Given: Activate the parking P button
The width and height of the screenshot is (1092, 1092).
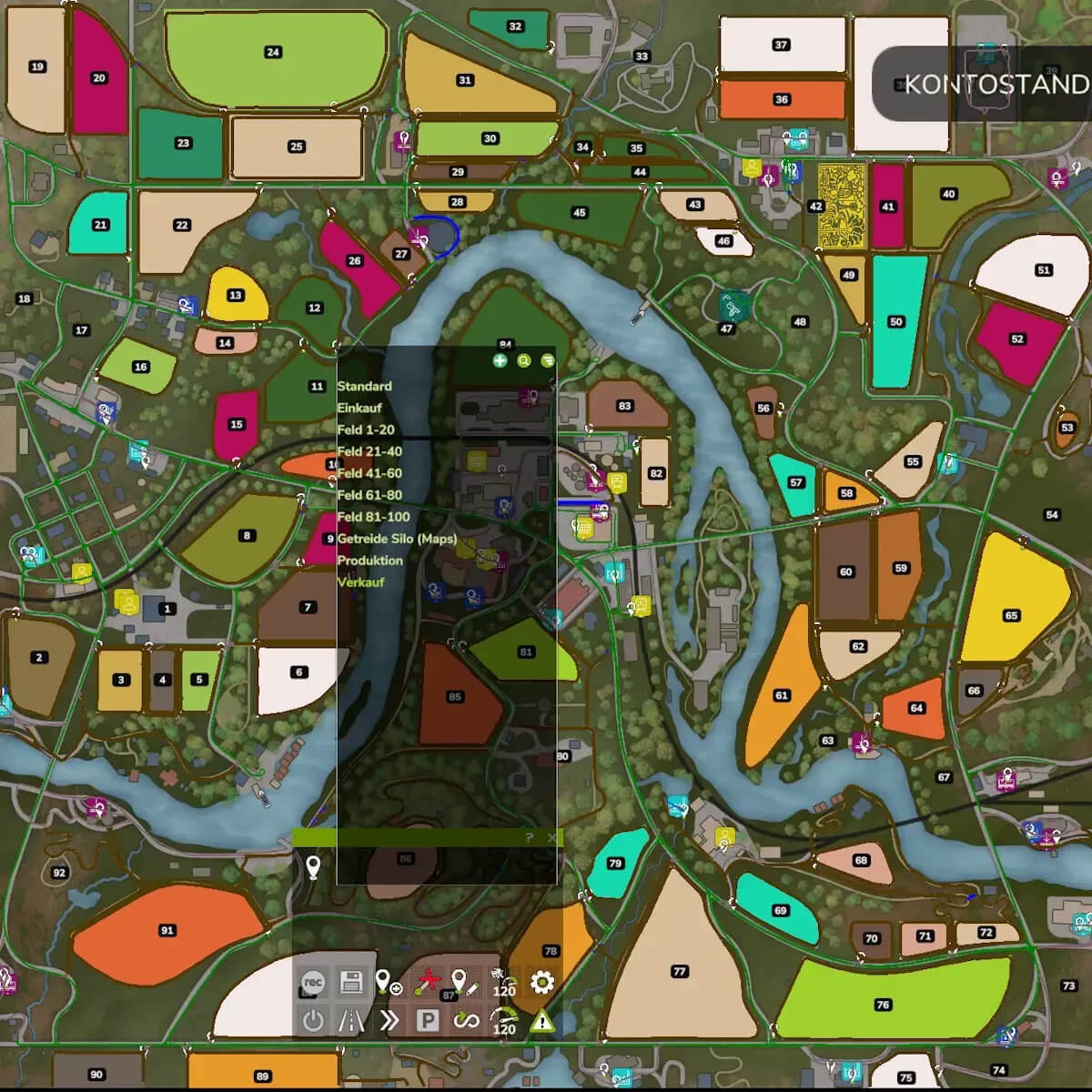Looking at the screenshot, I should pos(427,1021).
